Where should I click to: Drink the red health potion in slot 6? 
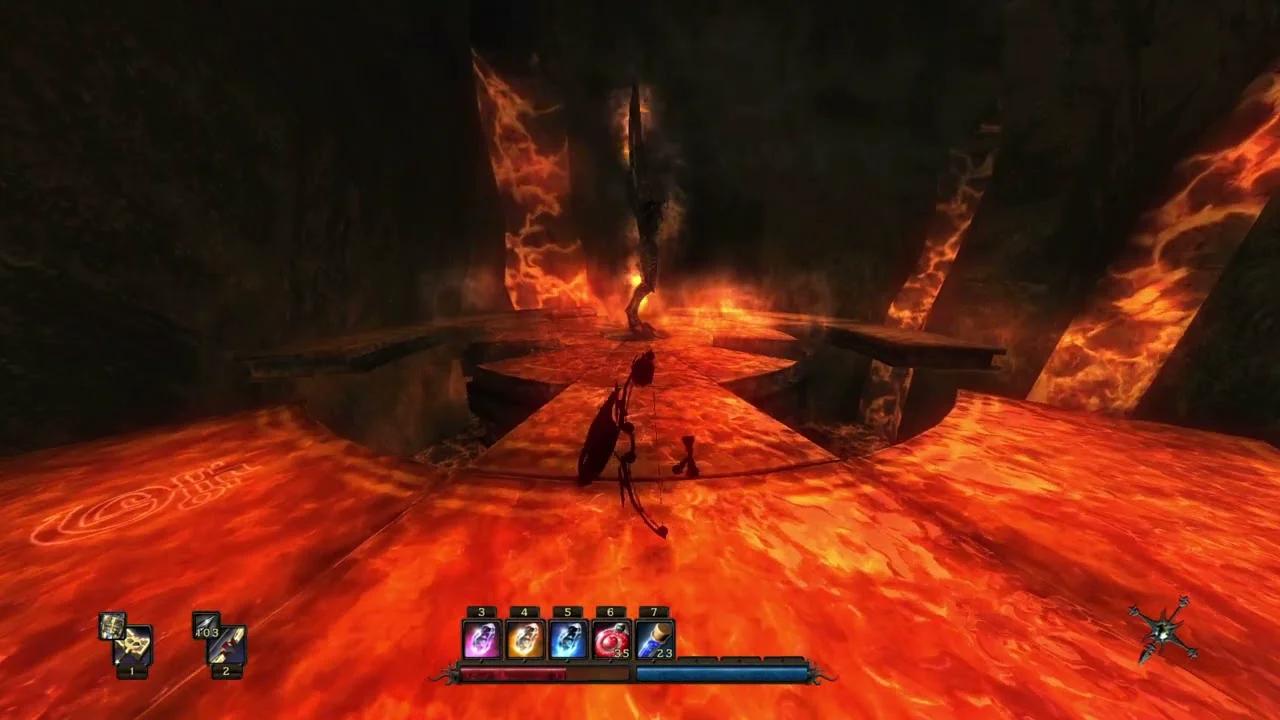click(x=611, y=637)
